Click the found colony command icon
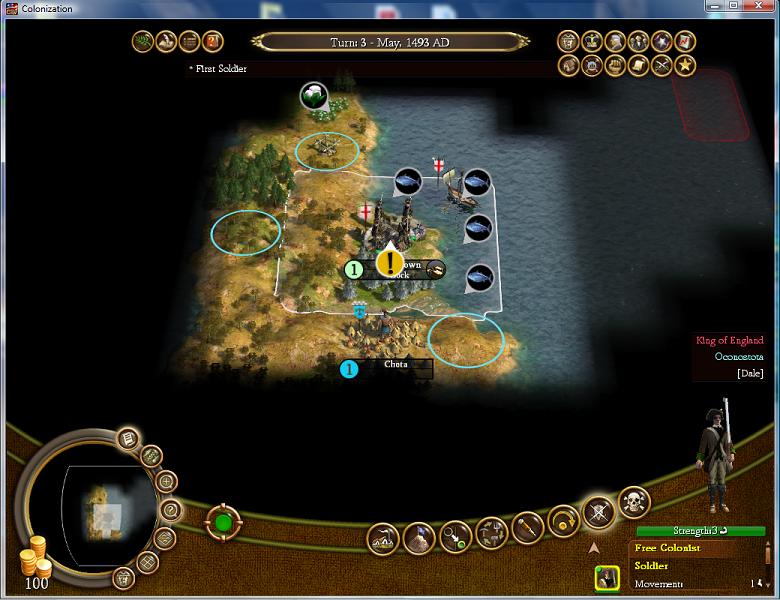Image resolution: width=780 pixels, height=600 pixels. (x=382, y=538)
